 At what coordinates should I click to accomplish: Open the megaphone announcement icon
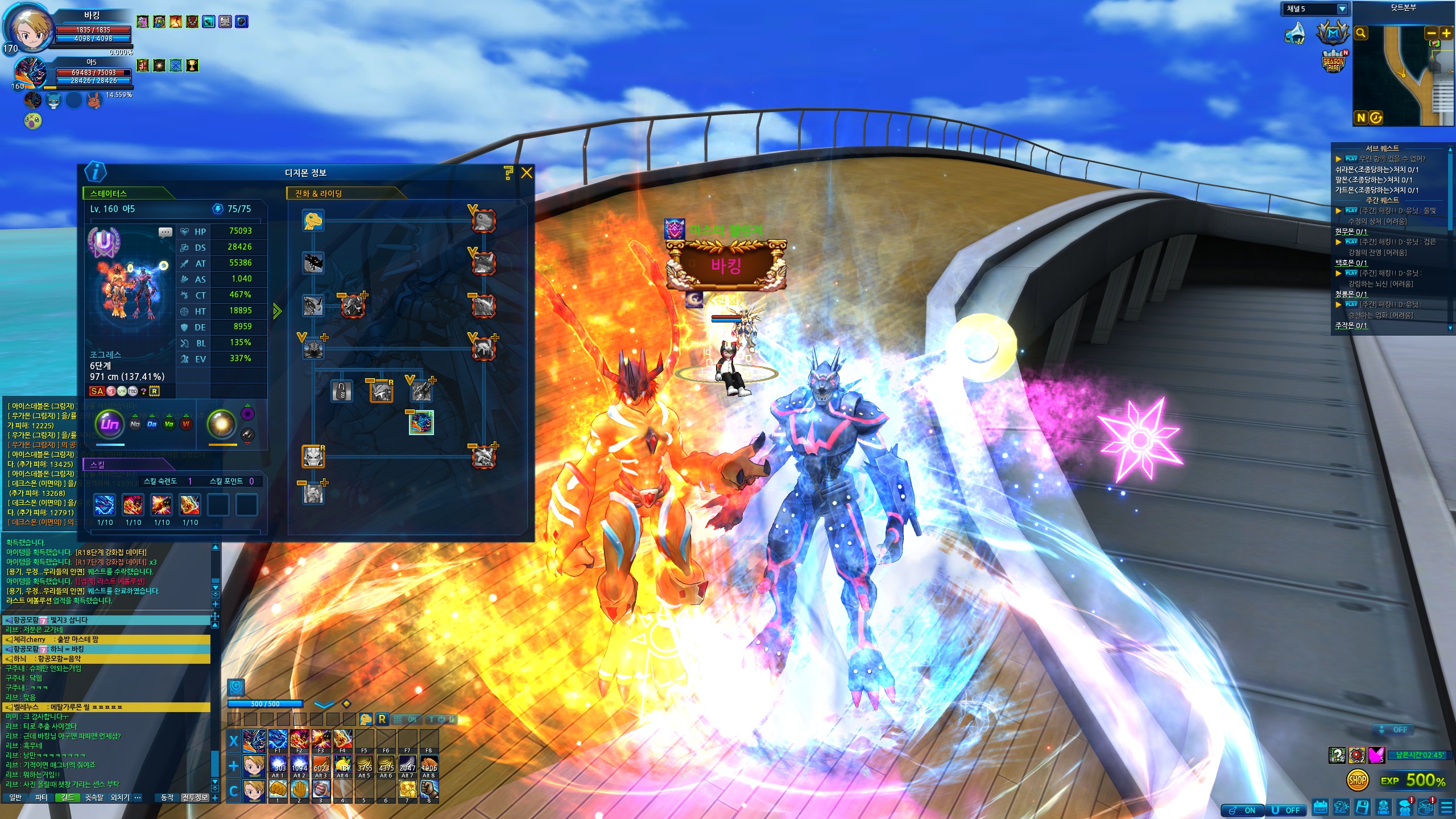[x=1296, y=34]
